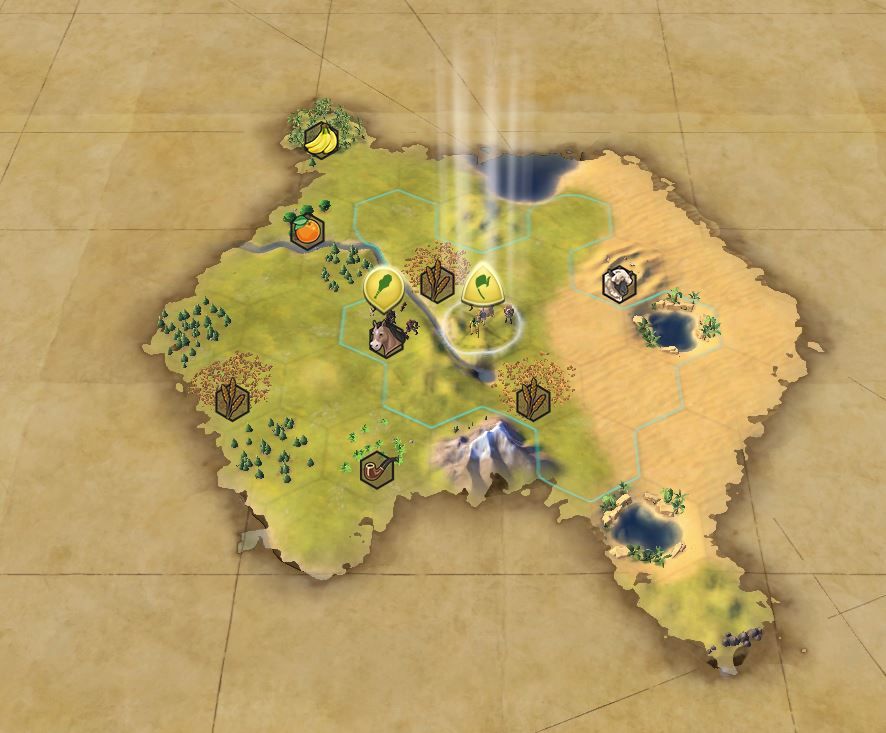Click the sheep resource icon
Viewport: 886px width, 733px height.
[x=617, y=284]
